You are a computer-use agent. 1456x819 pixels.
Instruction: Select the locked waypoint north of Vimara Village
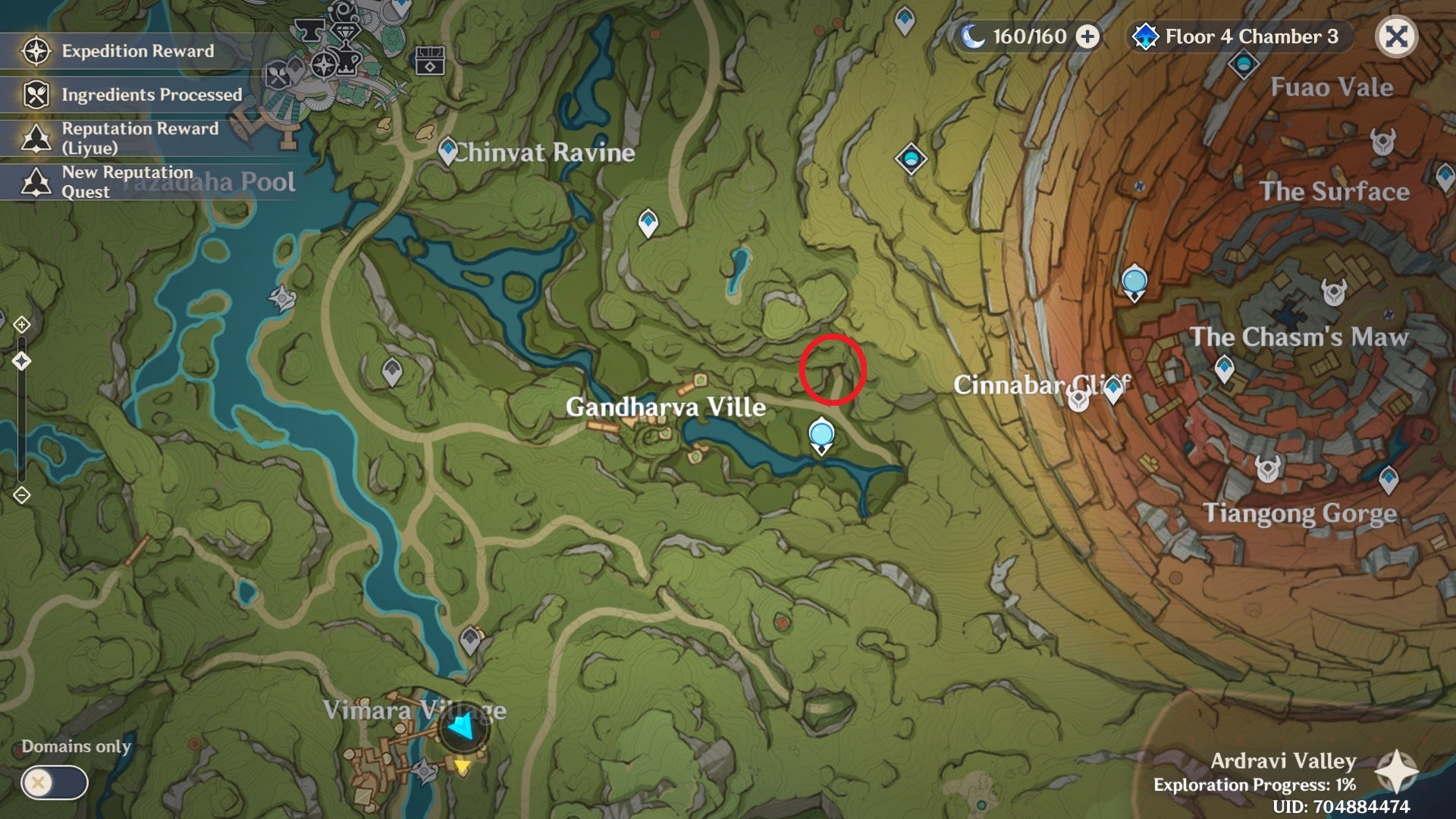[470, 639]
